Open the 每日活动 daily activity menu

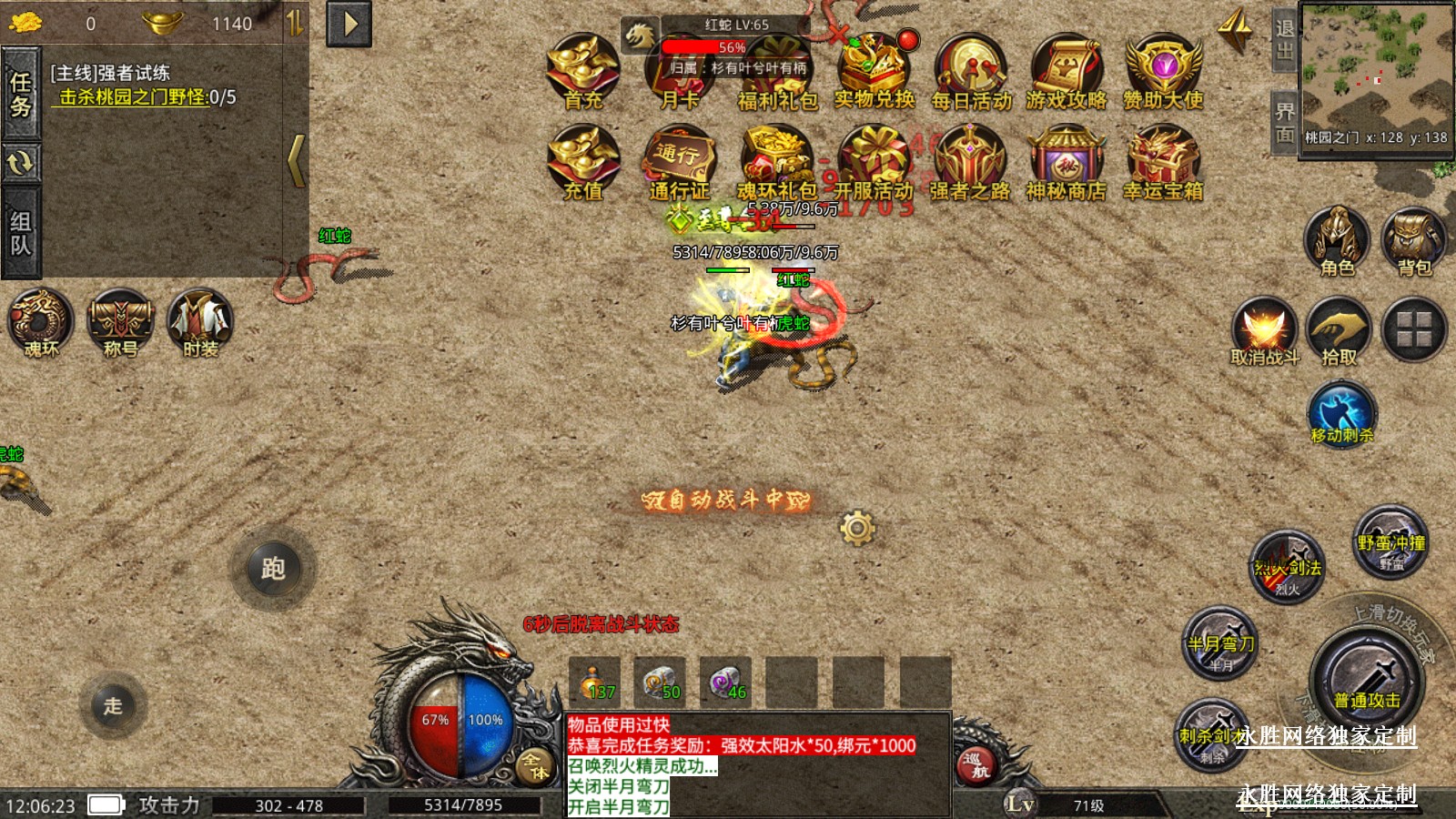tap(971, 71)
